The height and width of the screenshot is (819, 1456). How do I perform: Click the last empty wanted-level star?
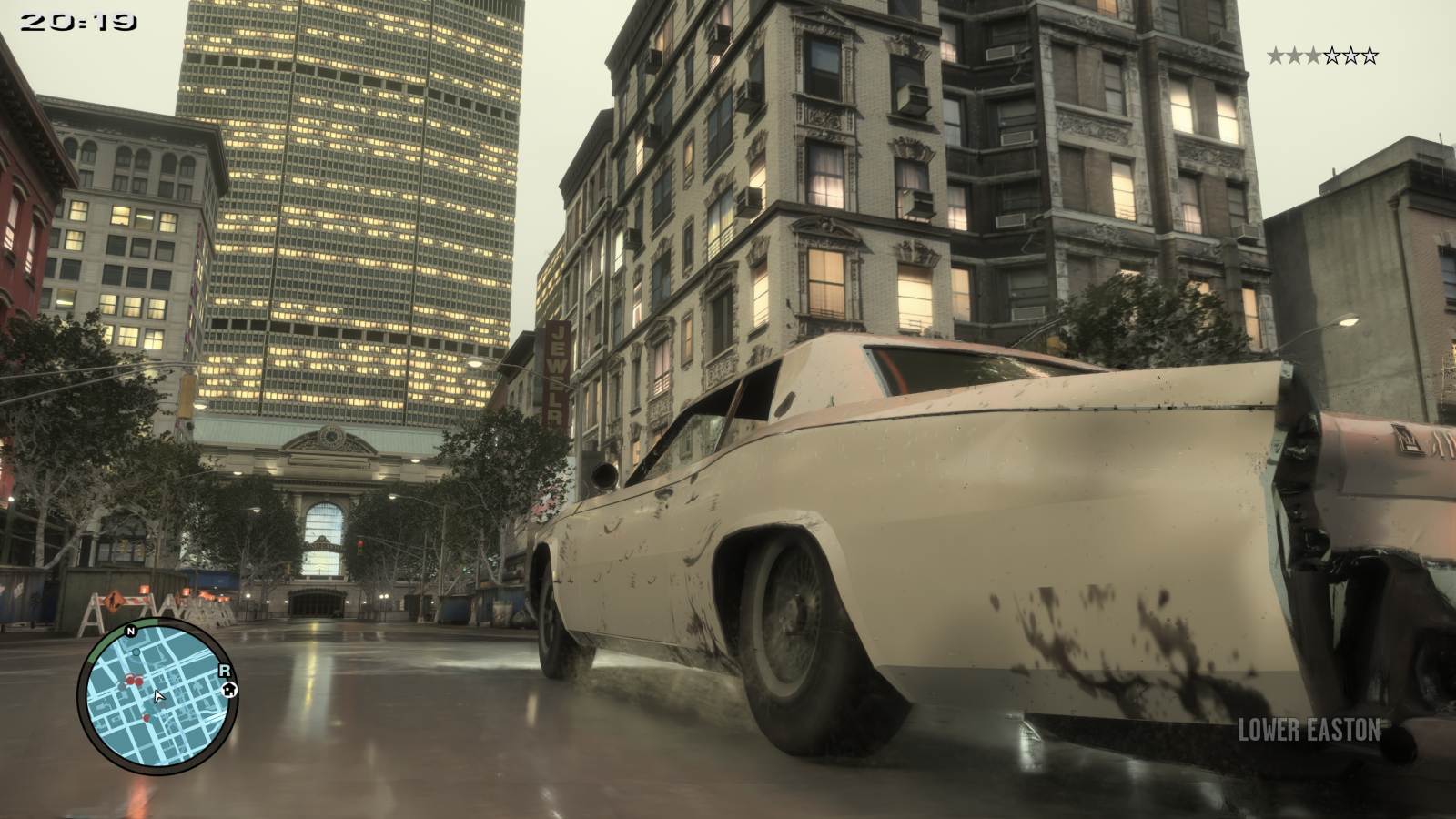[x=1370, y=55]
